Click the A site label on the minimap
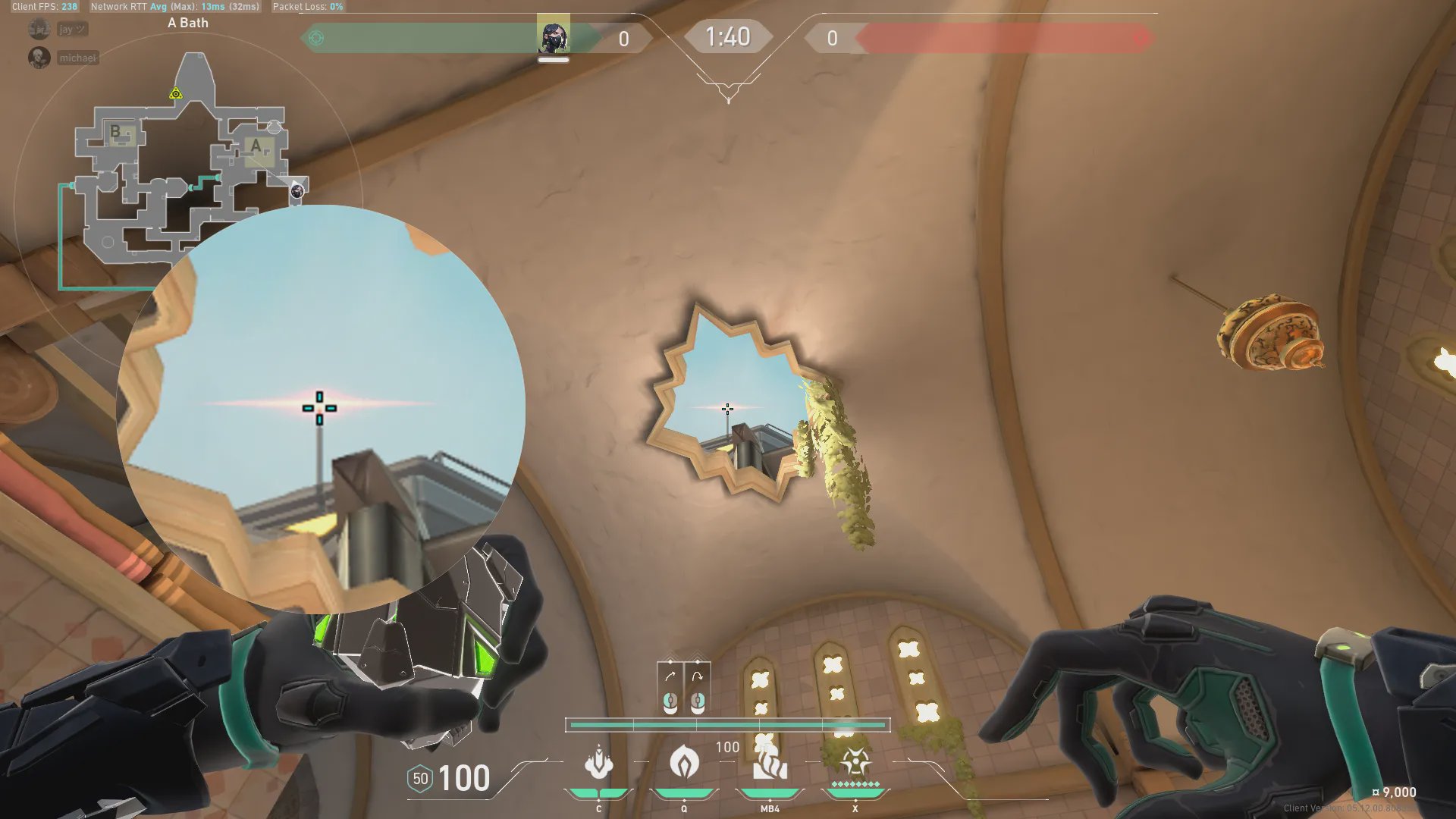Viewport: 1456px width, 819px height. pyautogui.click(x=256, y=146)
